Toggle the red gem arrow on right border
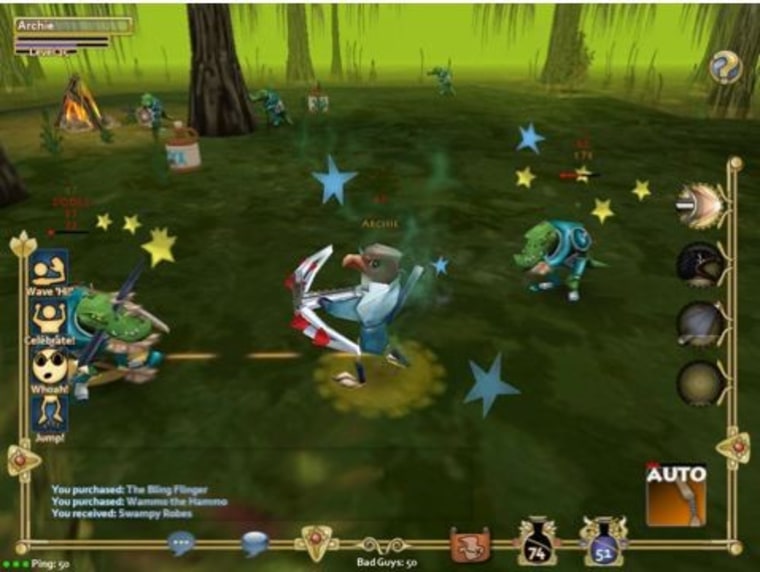This screenshot has width=760, height=572. coord(733,447)
